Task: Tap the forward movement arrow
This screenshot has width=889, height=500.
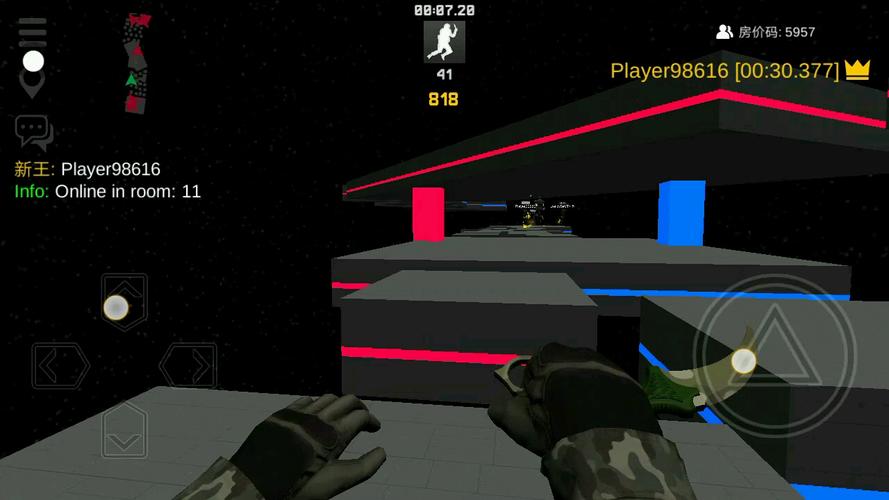Action: 125,301
